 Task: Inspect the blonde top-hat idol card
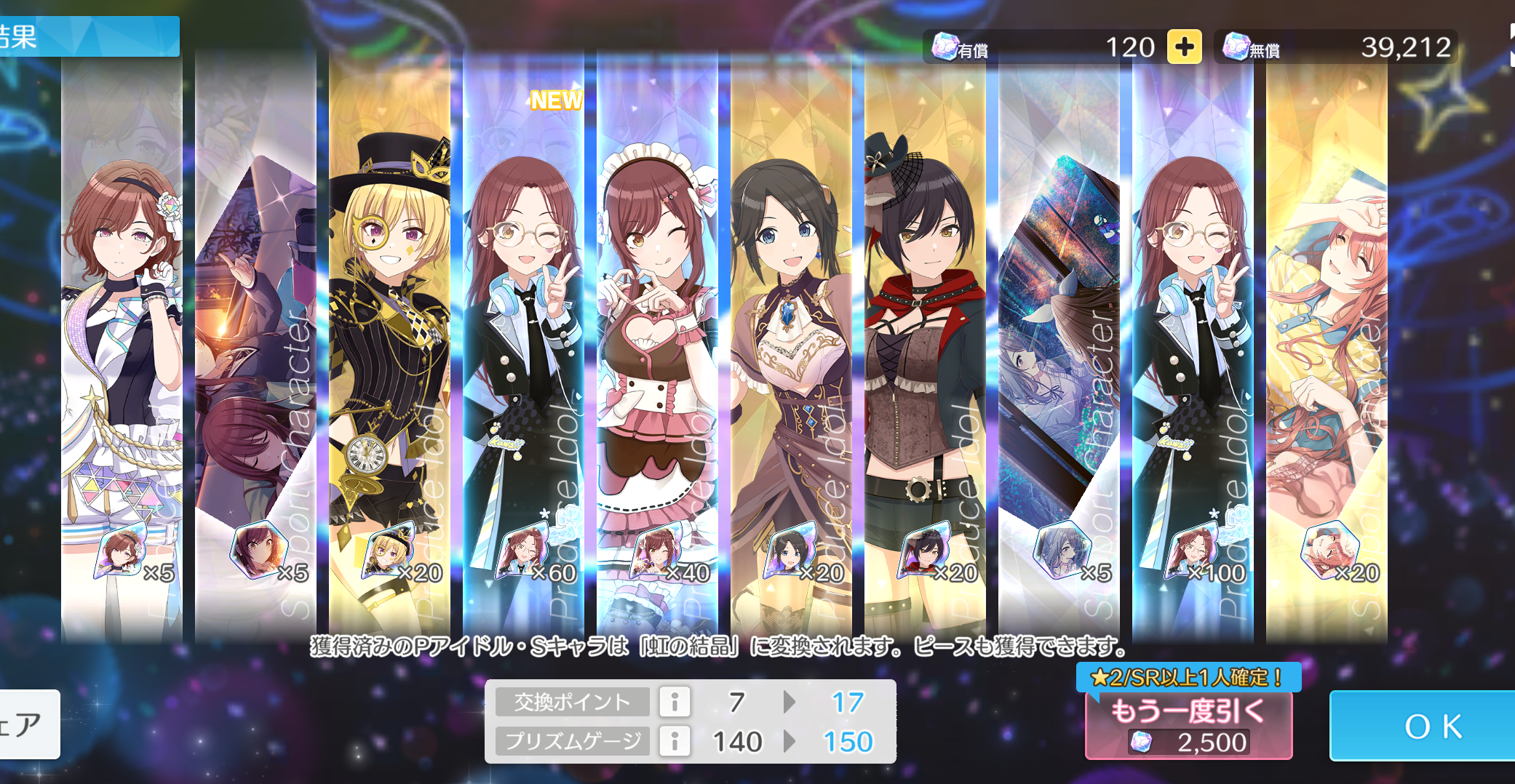click(x=389, y=349)
